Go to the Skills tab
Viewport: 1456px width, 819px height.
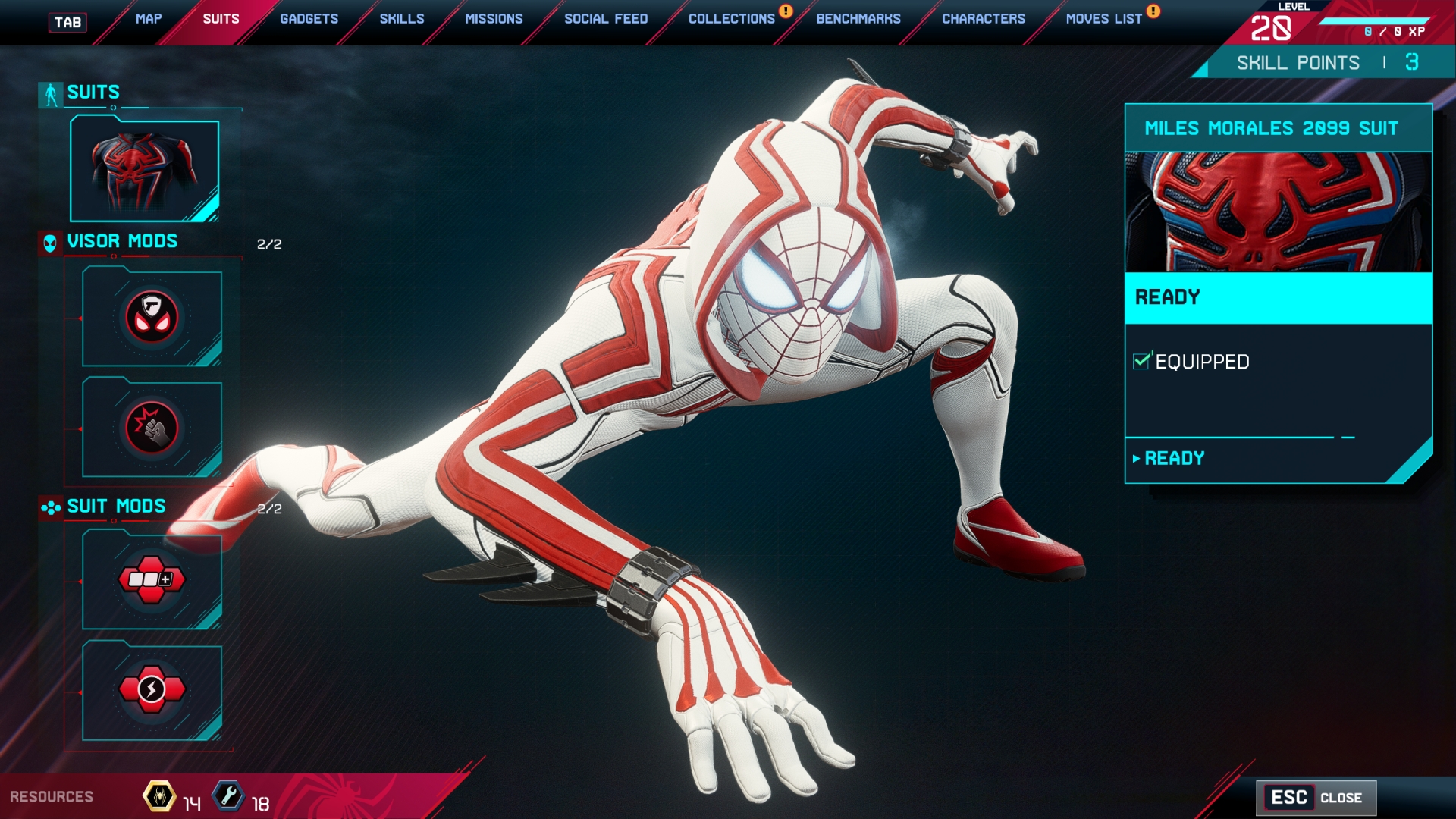(x=402, y=19)
